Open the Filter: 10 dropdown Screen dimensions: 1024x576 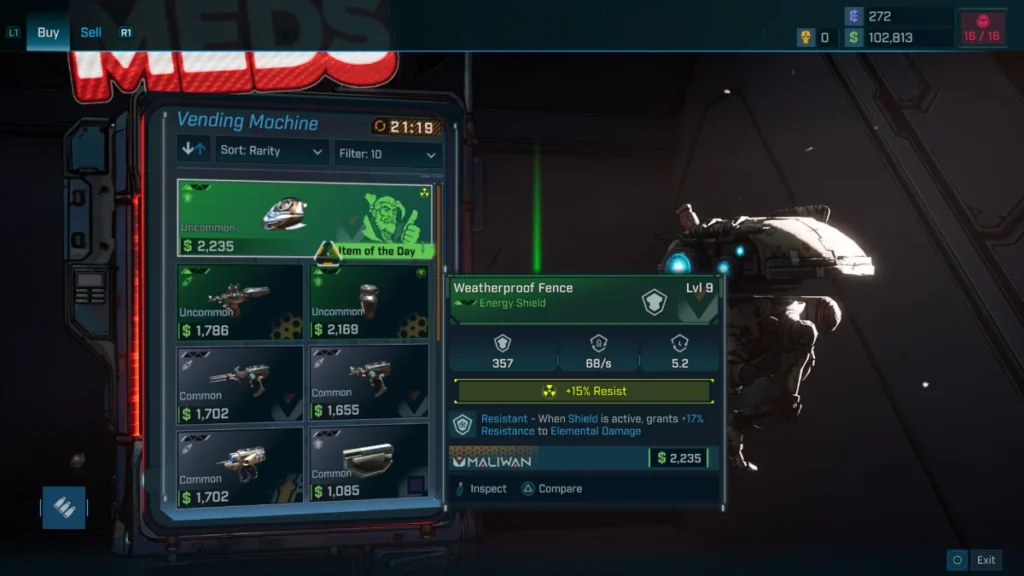point(388,154)
